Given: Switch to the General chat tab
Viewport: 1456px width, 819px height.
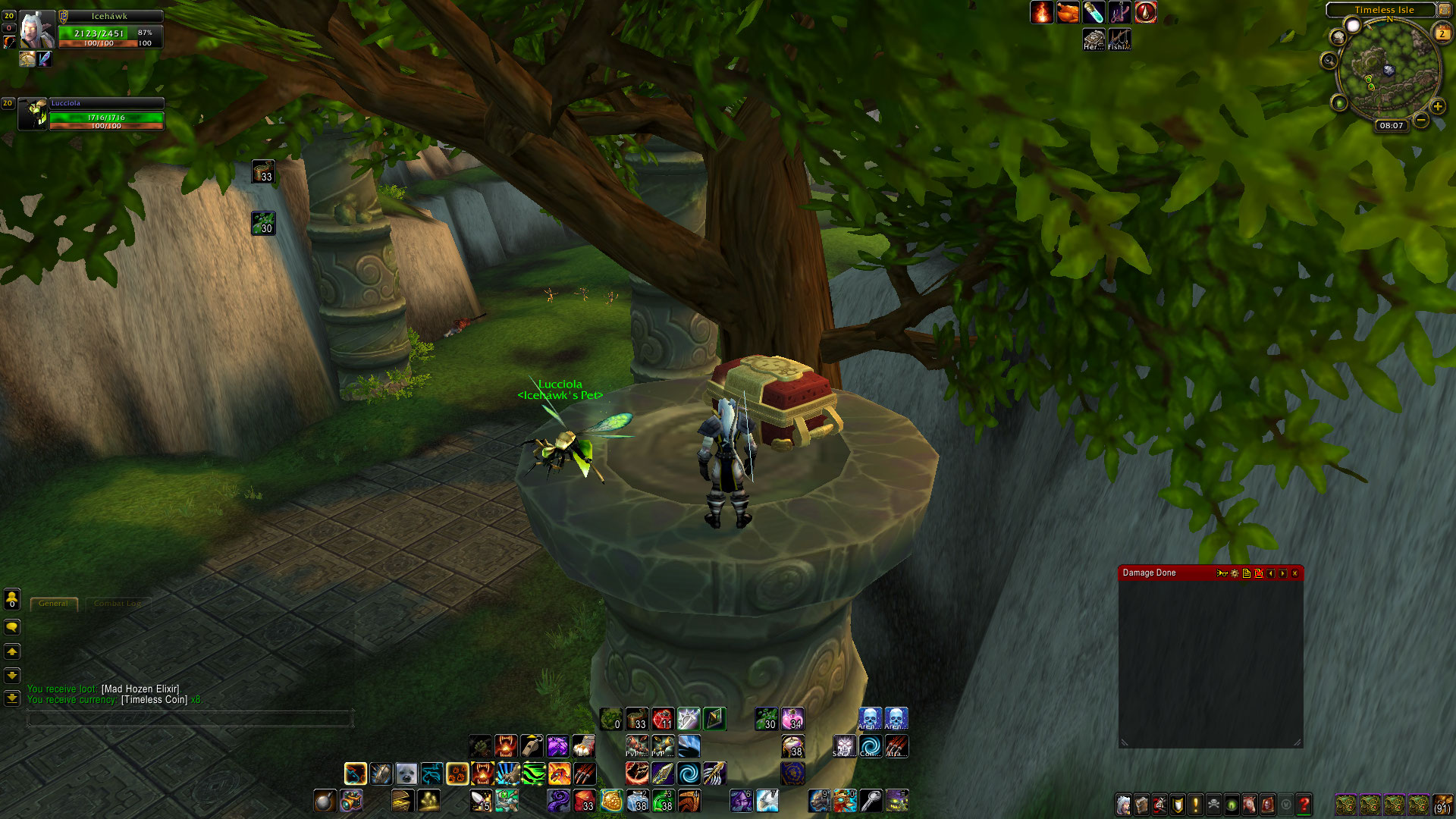Looking at the screenshot, I should pos(53,604).
